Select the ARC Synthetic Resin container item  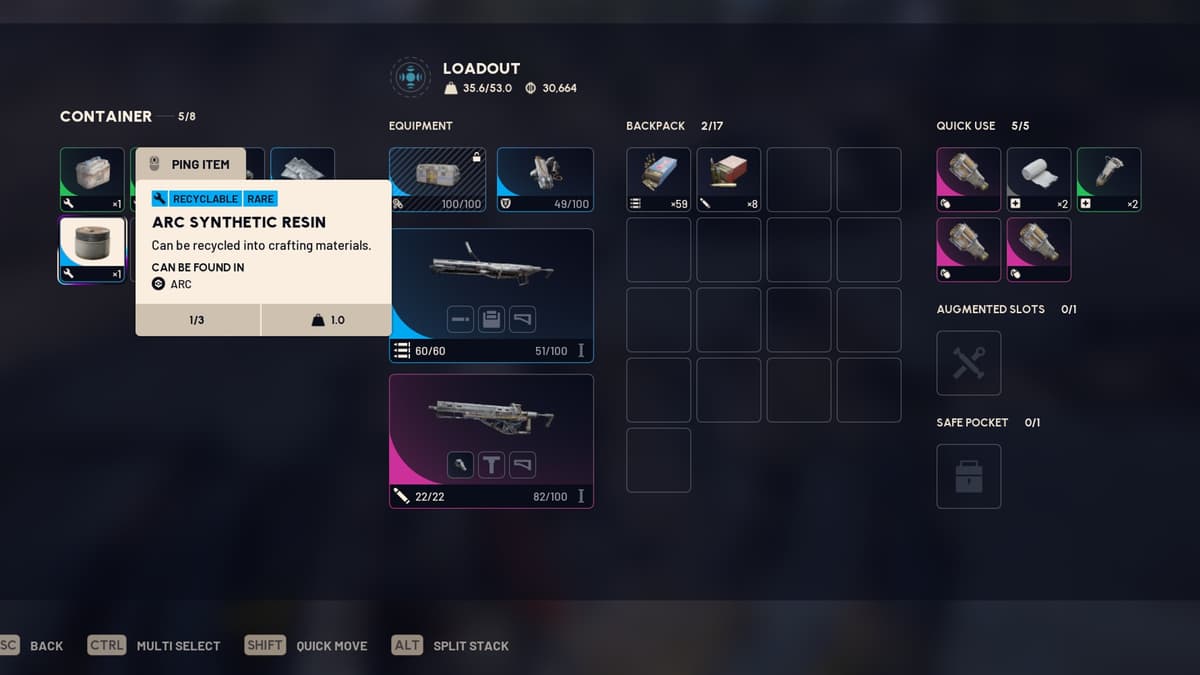(x=92, y=249)
